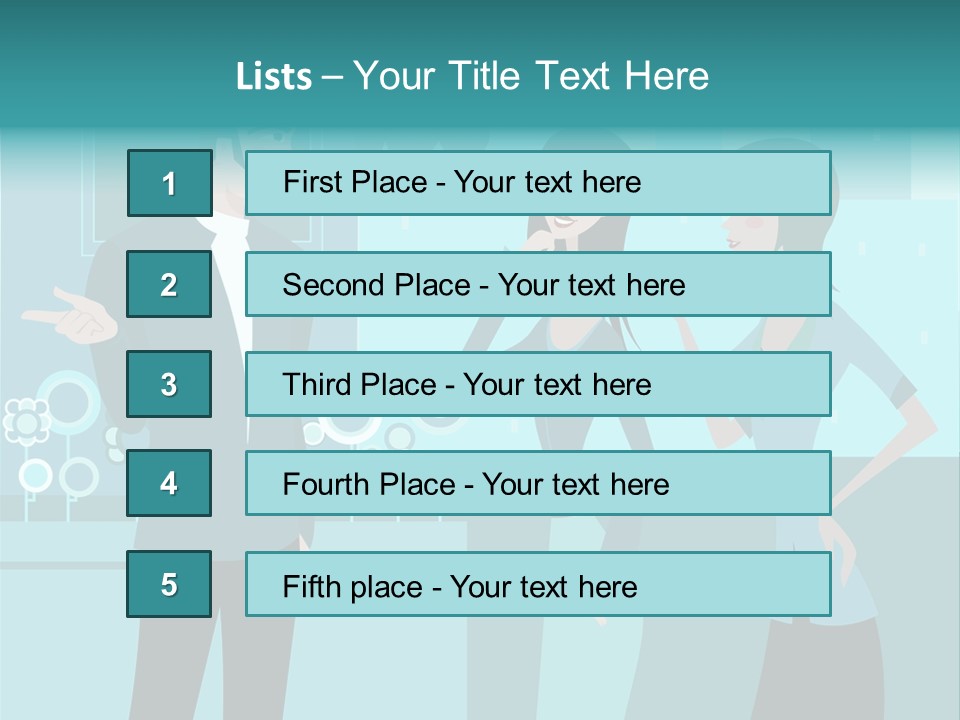Pick the Third Place text row
960x720 pixels.
[x=538, y=384]
